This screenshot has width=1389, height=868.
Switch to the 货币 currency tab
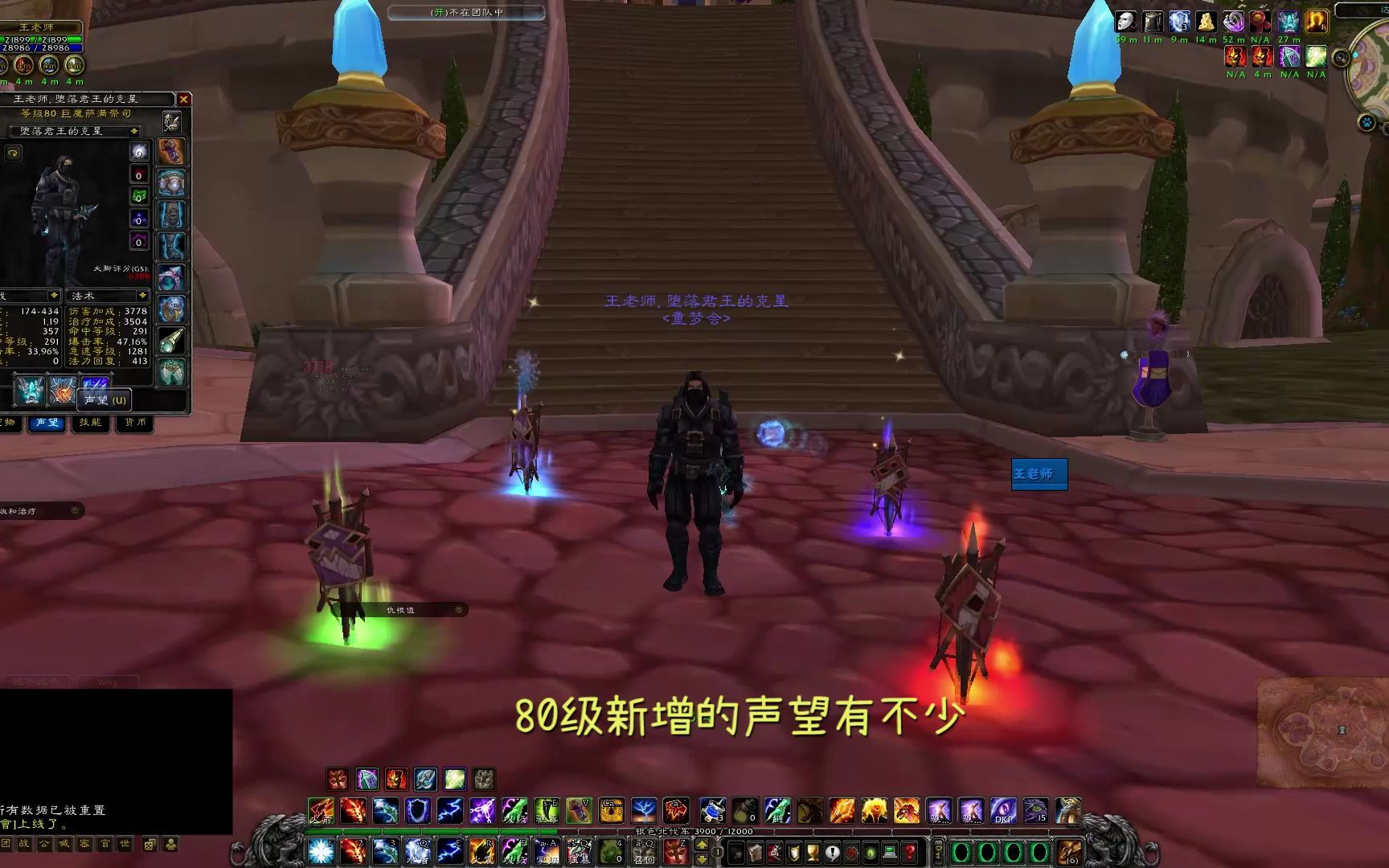click(136, 424)
